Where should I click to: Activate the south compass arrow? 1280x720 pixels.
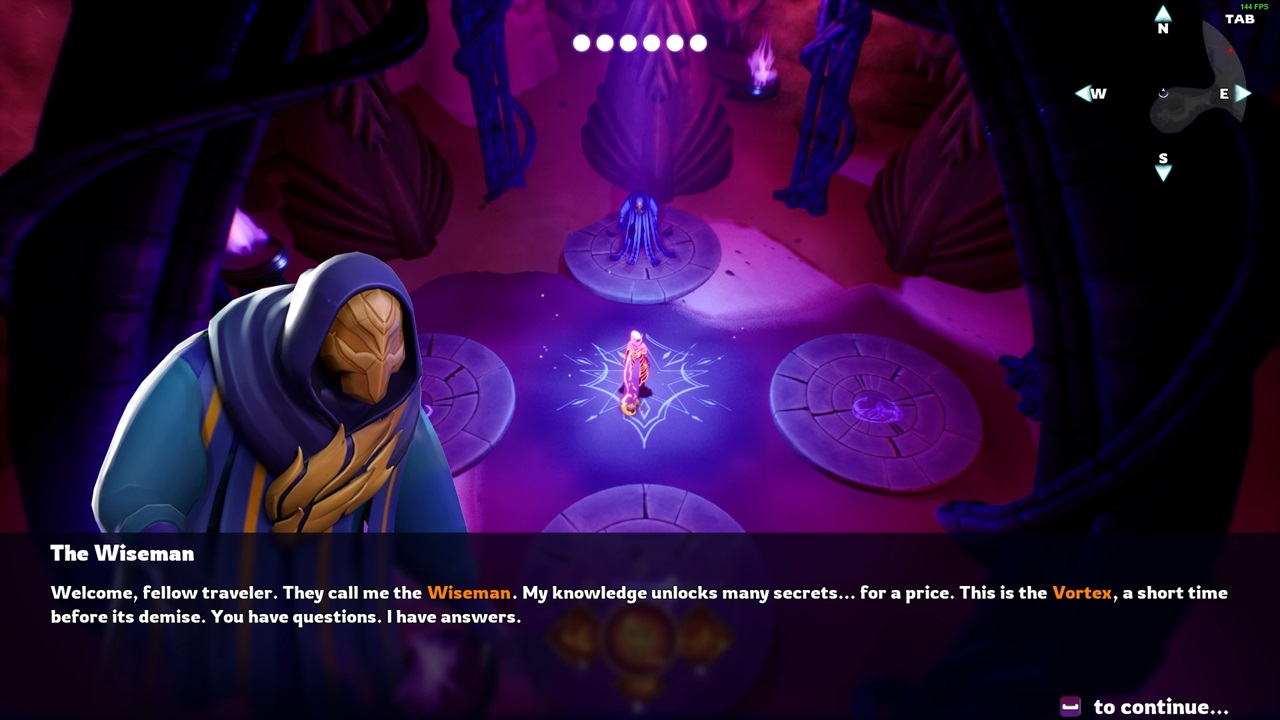tap(1163, 173)
